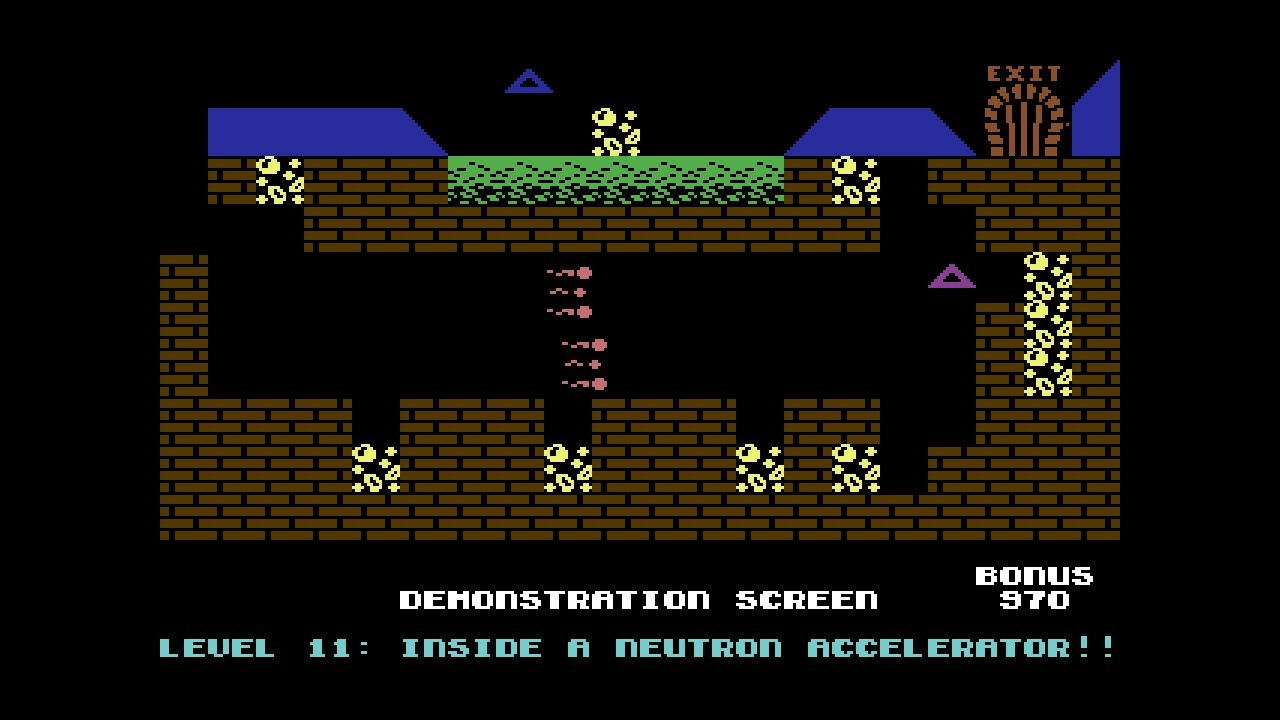The height and width of the screenshot is (720, 1280).
Task: Click the blue slope right of the grass
Action: pyautogui.click(x=880, y=130)
